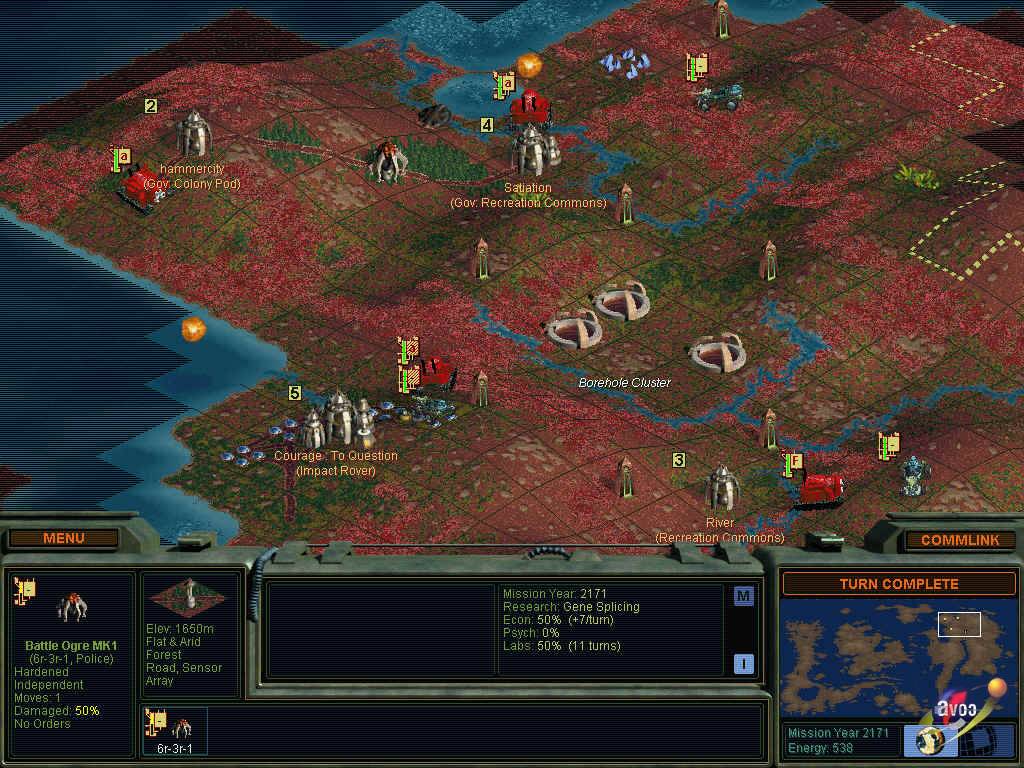Click the planet globe icon under the minimap
Viewport: 1024px width, 768px height.
tap(930, 740)
